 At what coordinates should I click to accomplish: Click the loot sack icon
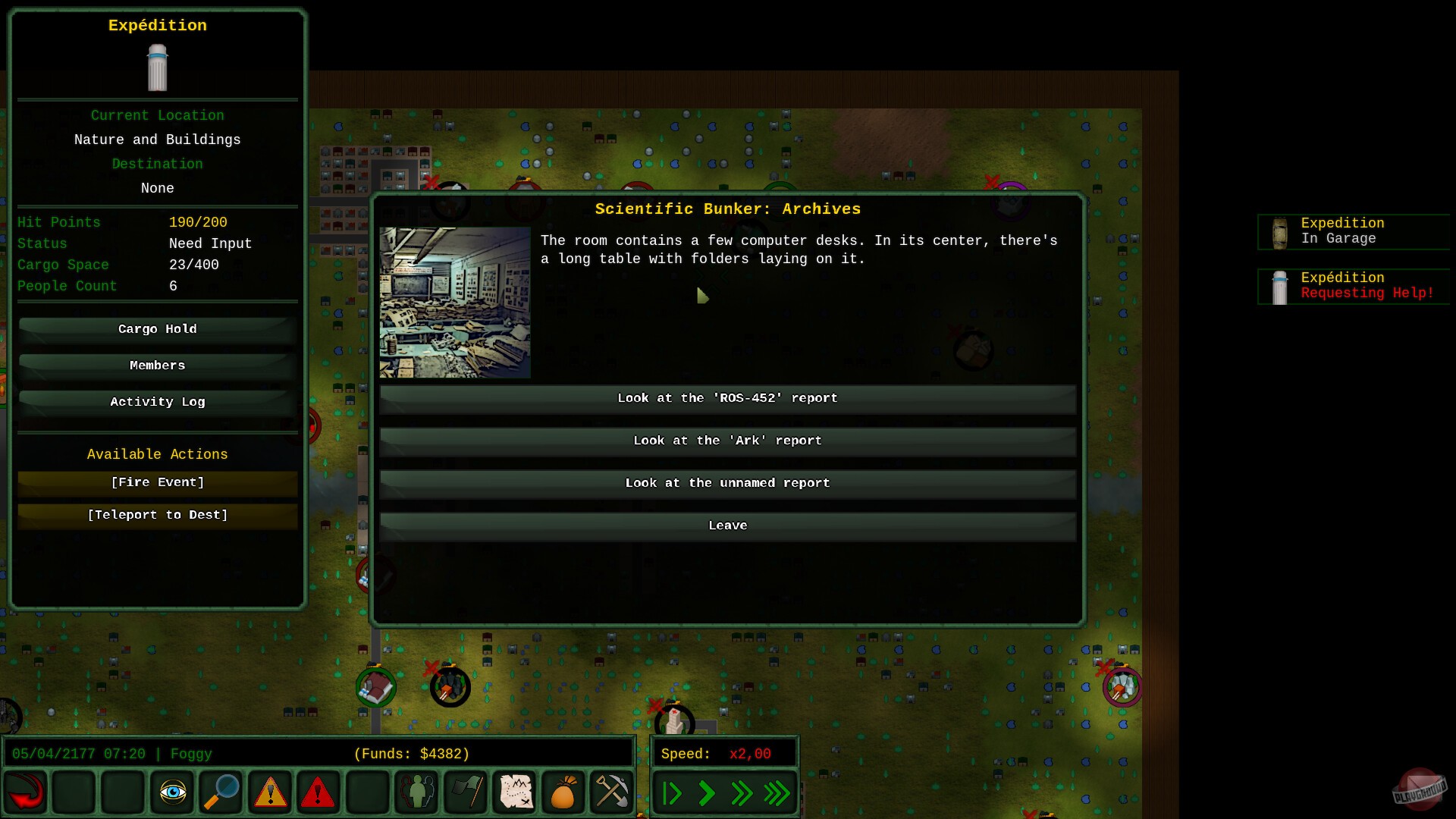563,792
